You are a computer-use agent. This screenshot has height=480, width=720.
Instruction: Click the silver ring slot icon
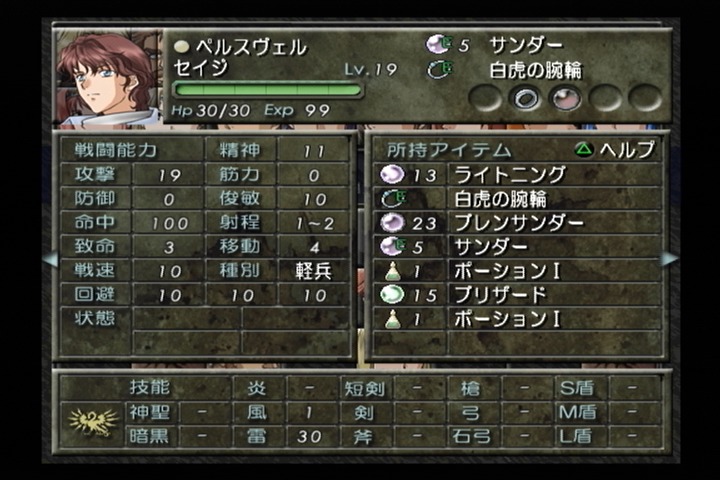527,97
